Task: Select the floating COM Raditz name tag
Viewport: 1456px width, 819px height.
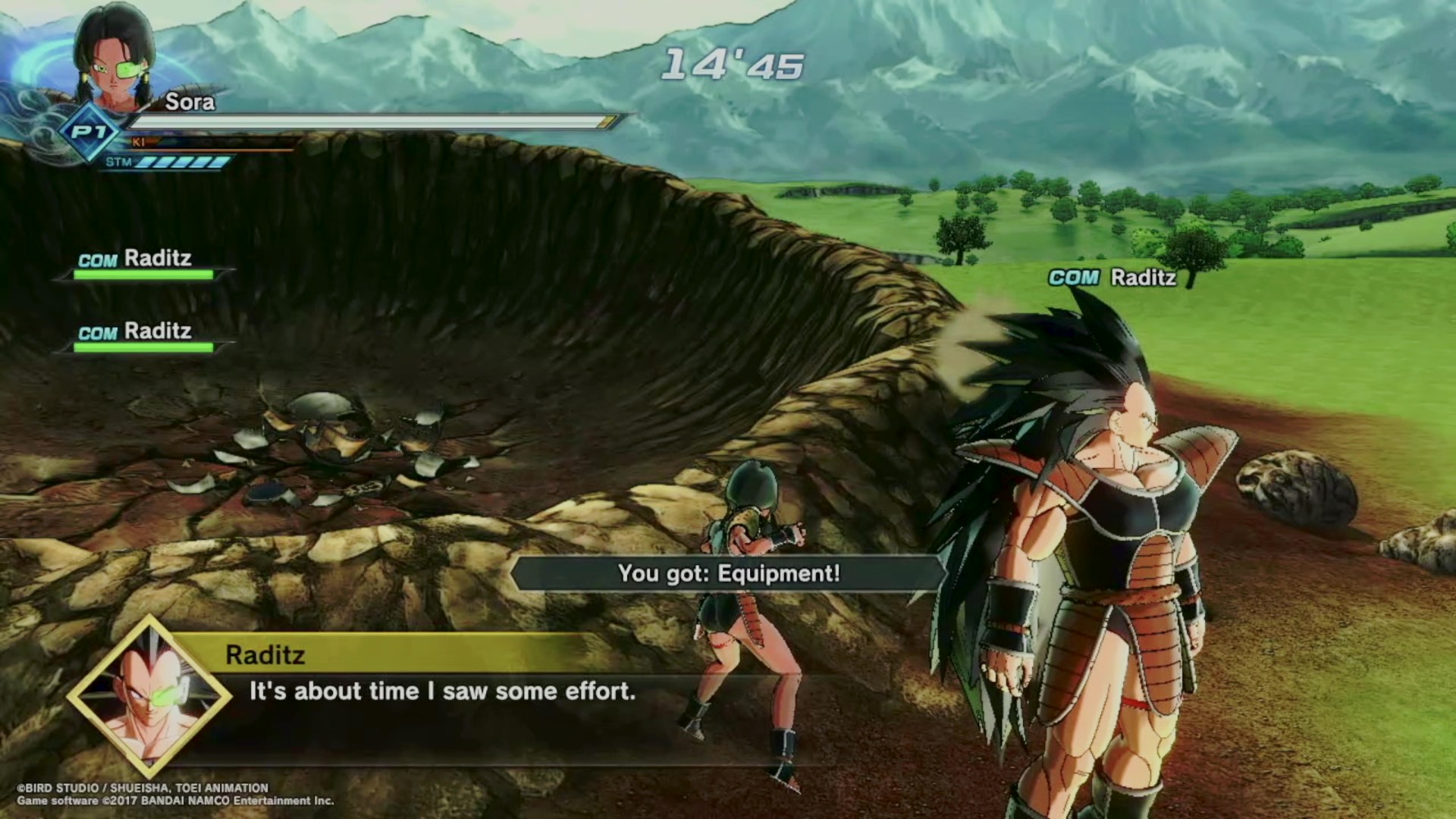Action: point(1112,278)
